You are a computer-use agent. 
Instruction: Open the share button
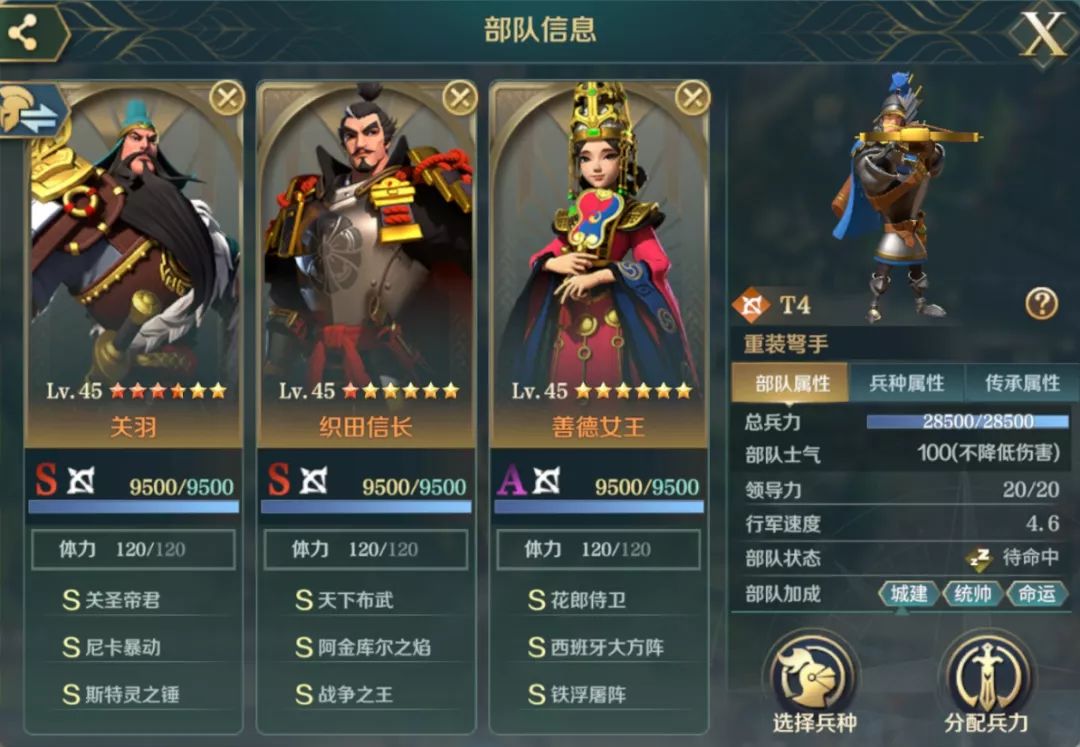(x=22, y=33)
